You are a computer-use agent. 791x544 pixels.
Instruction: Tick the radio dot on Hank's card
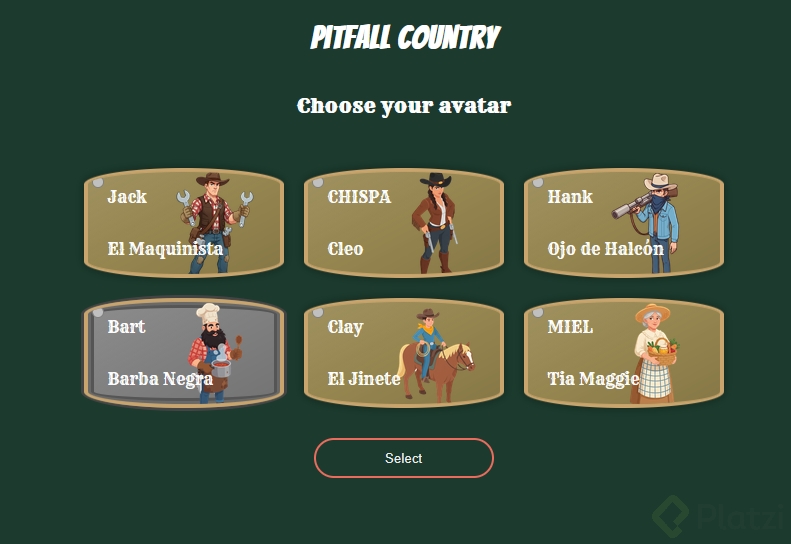[538, 183]
